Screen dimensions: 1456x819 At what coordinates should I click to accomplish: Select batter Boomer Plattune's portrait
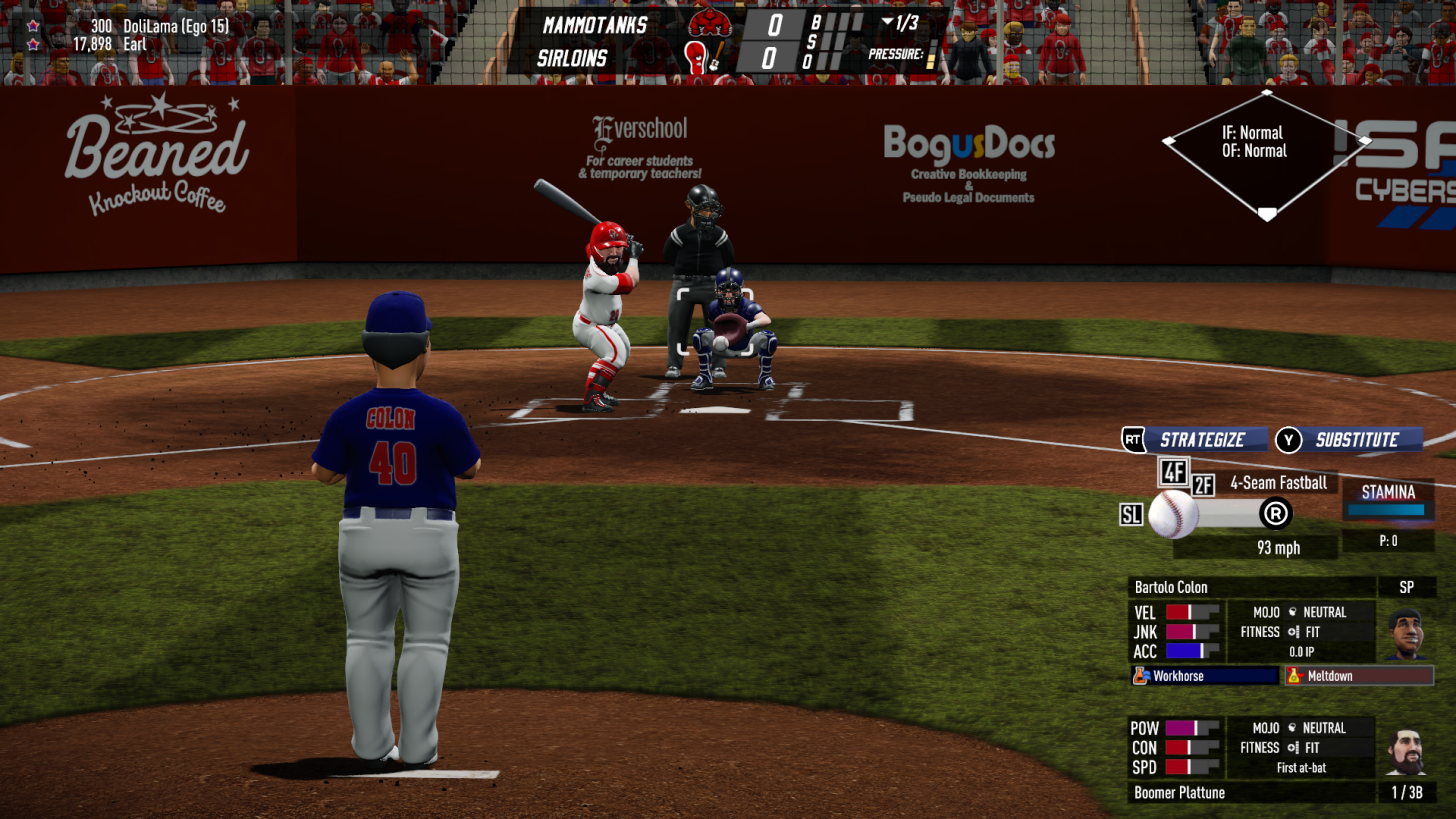(x=1405, y=751)
